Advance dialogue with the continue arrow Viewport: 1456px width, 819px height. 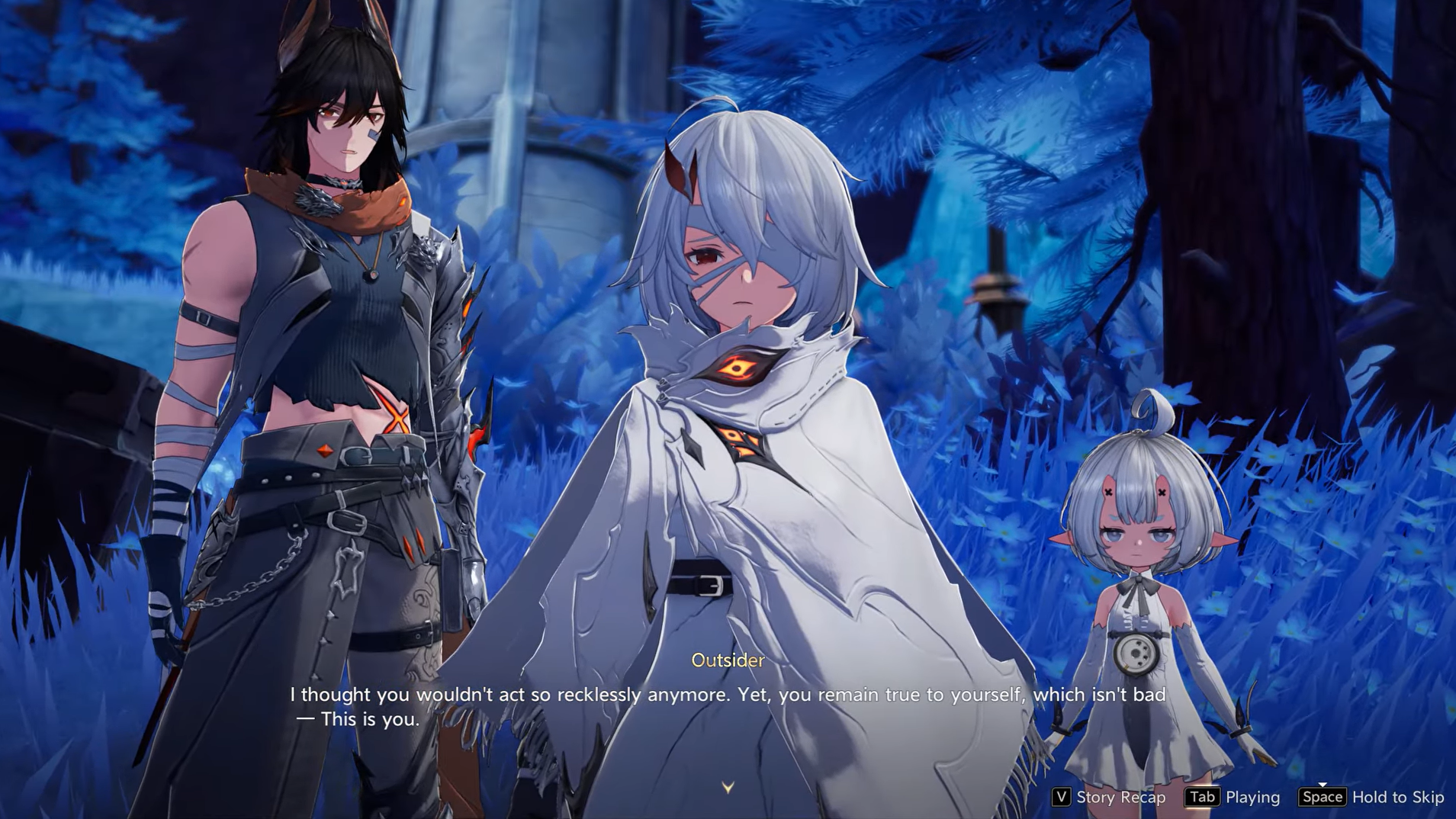[x=728, y=787]
